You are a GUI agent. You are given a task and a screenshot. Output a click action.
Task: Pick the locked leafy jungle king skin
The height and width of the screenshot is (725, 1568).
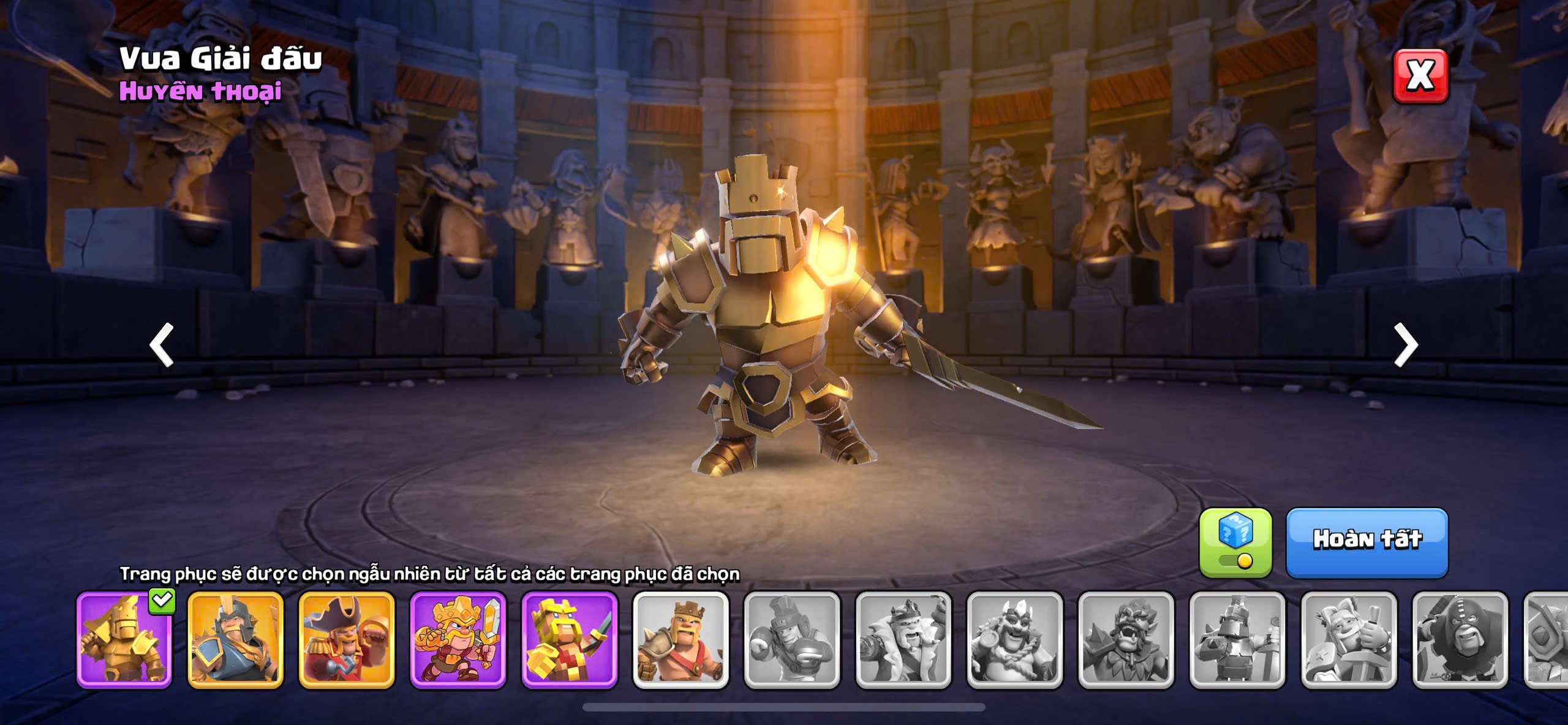1126,639
